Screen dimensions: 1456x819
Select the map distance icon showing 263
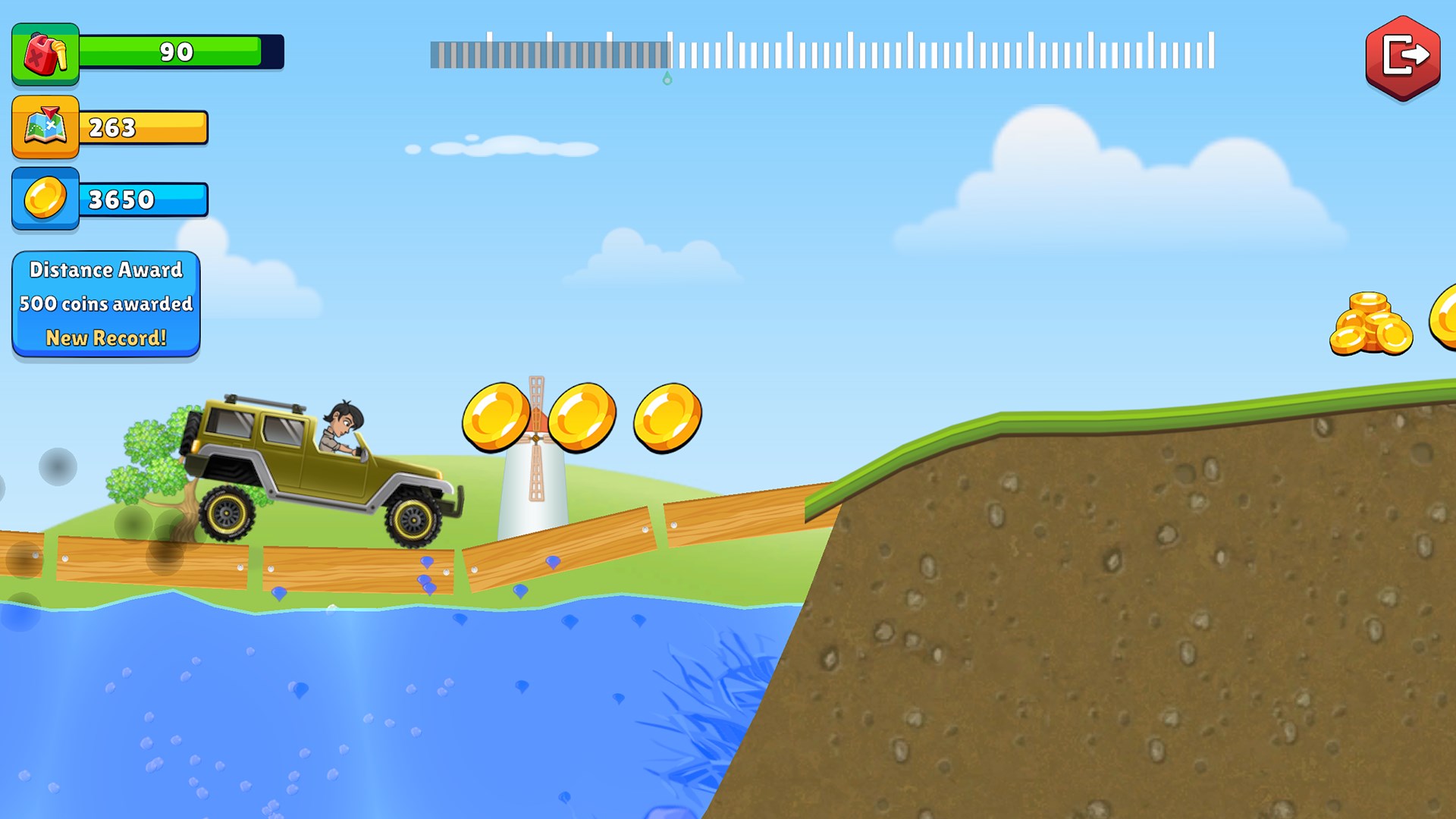tap(44, 127)
